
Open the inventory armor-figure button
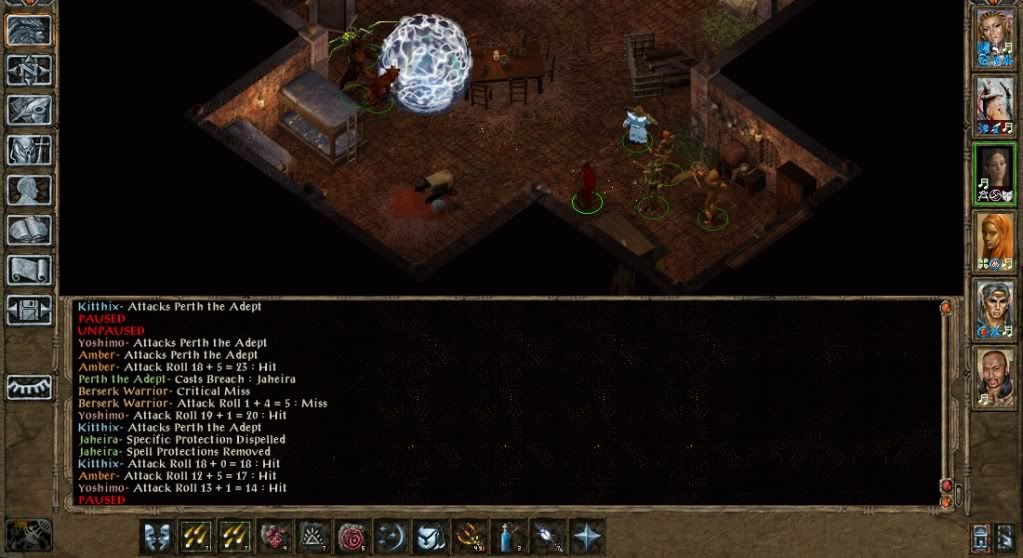click(x=29, y=149)
